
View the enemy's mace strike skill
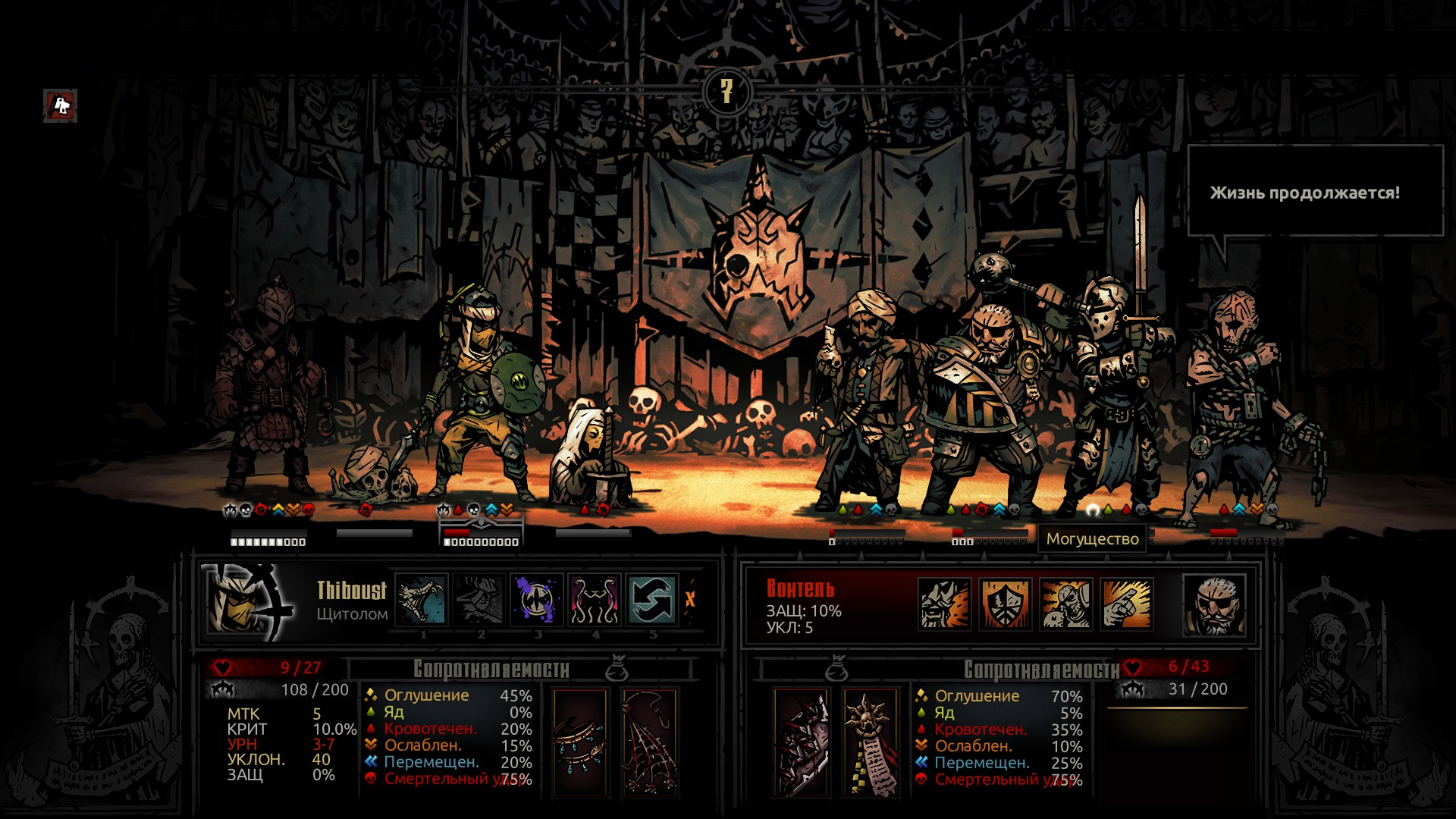click(x=1065, y=604)
